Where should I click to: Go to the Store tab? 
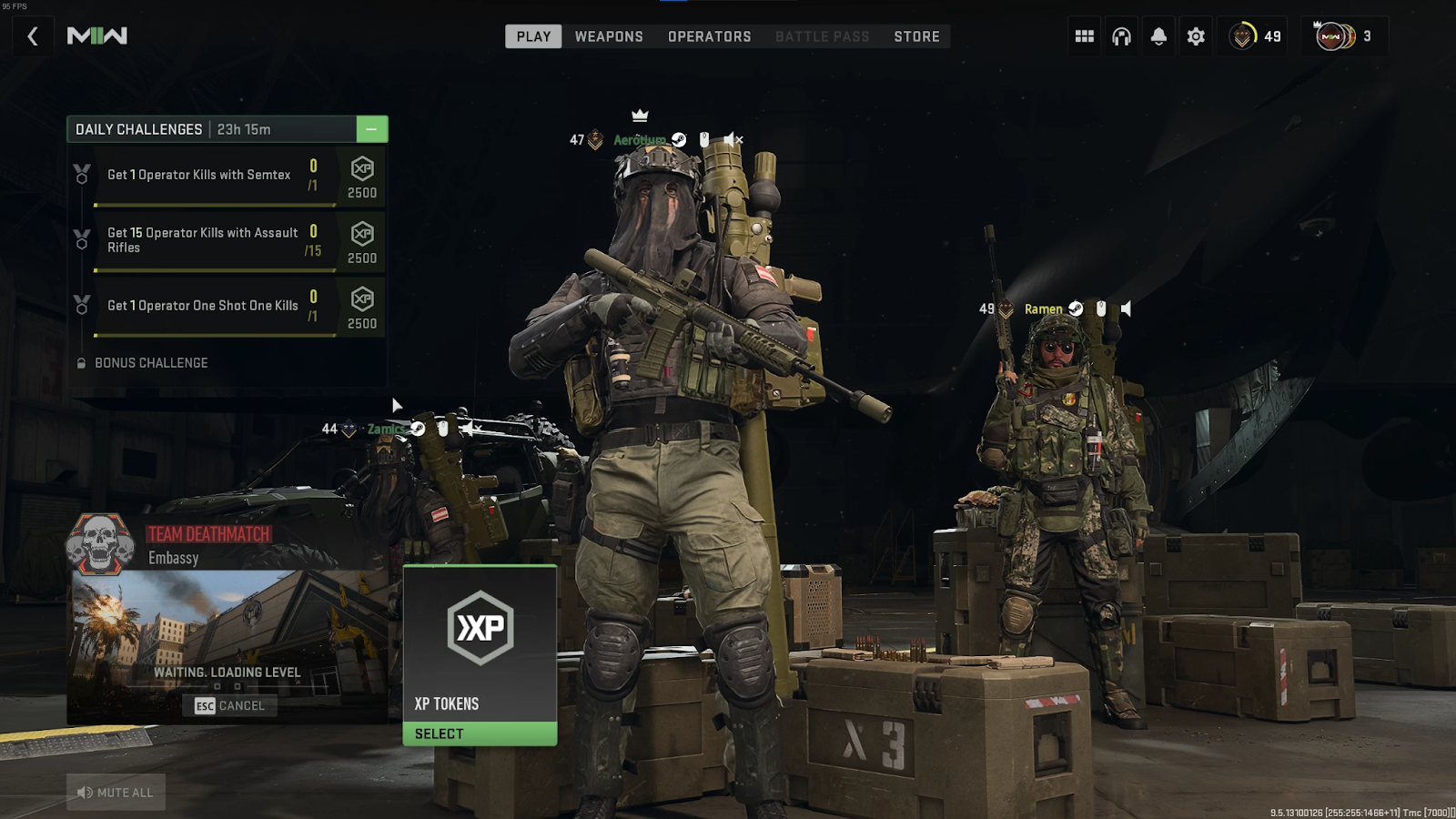916,36
